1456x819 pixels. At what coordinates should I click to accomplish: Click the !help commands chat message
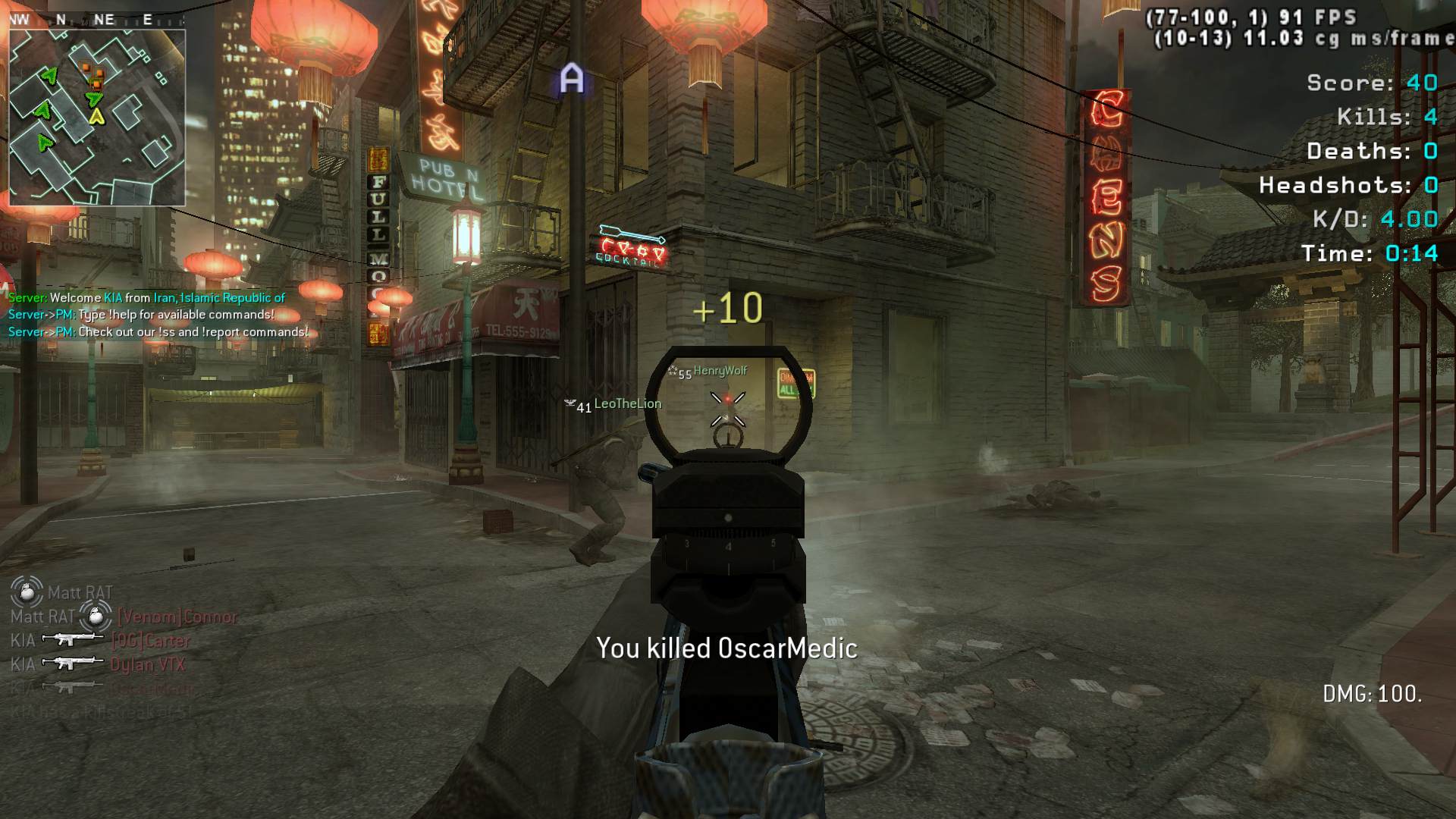(141, 315)
